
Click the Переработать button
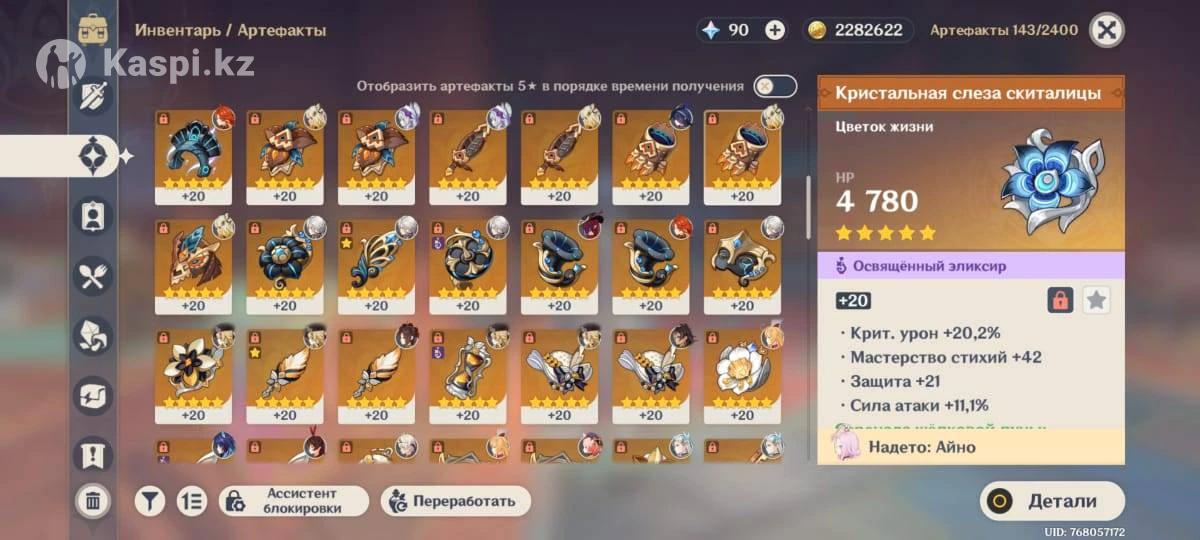[x=455, y=501]
